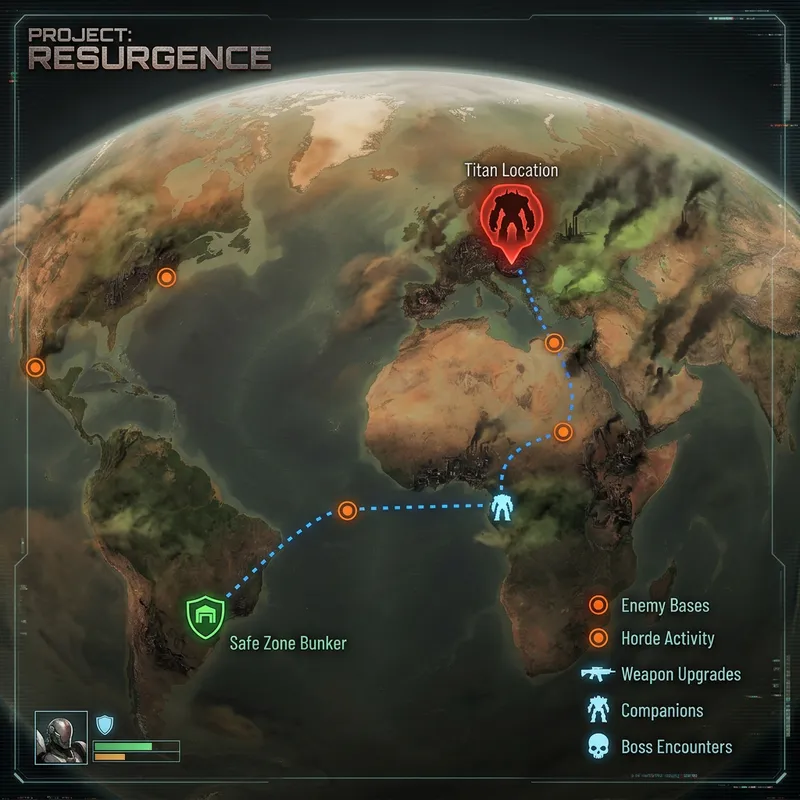Viewport: 800px width, 800px height.
Task: Select the red Titan Location marker
Action: 510,222
